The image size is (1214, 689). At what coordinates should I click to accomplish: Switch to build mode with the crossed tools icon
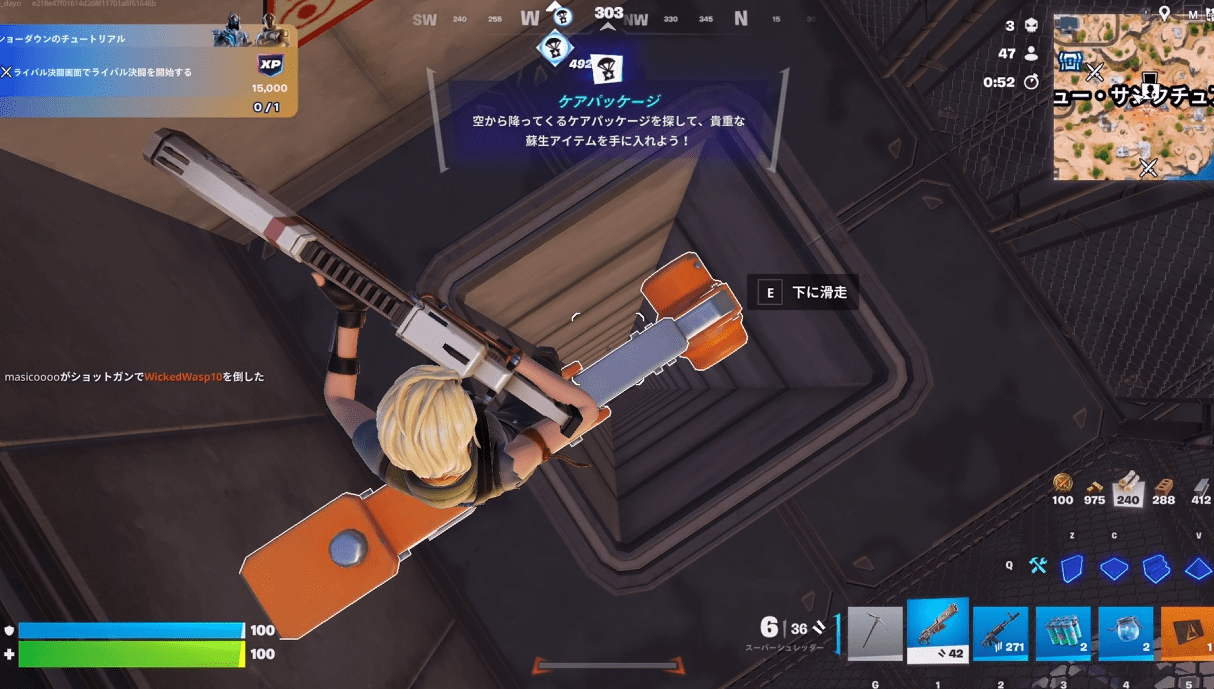[1037, 566]
